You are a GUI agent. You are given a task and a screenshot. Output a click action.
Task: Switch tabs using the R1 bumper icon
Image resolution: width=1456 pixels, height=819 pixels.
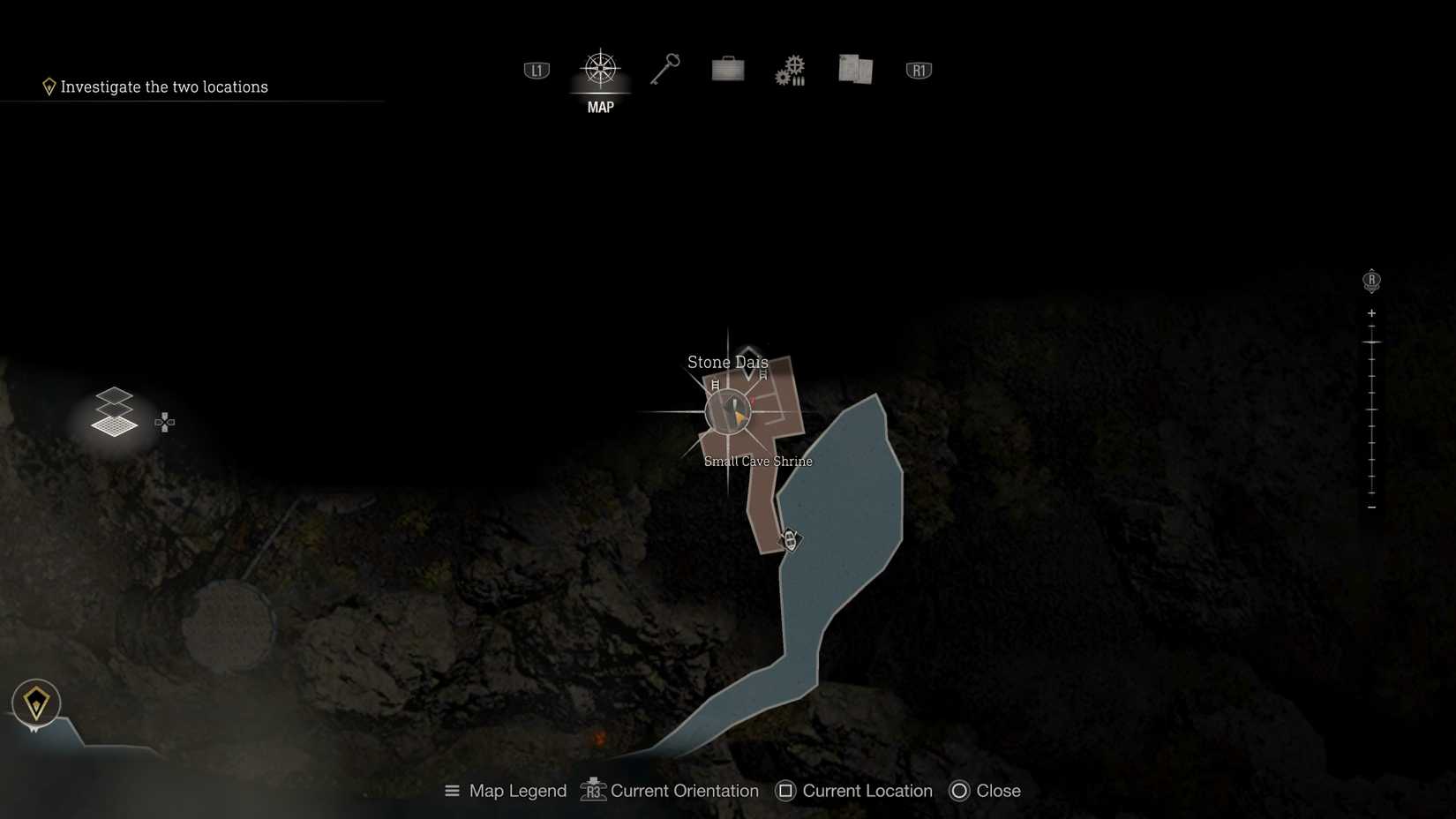[918, 69]
